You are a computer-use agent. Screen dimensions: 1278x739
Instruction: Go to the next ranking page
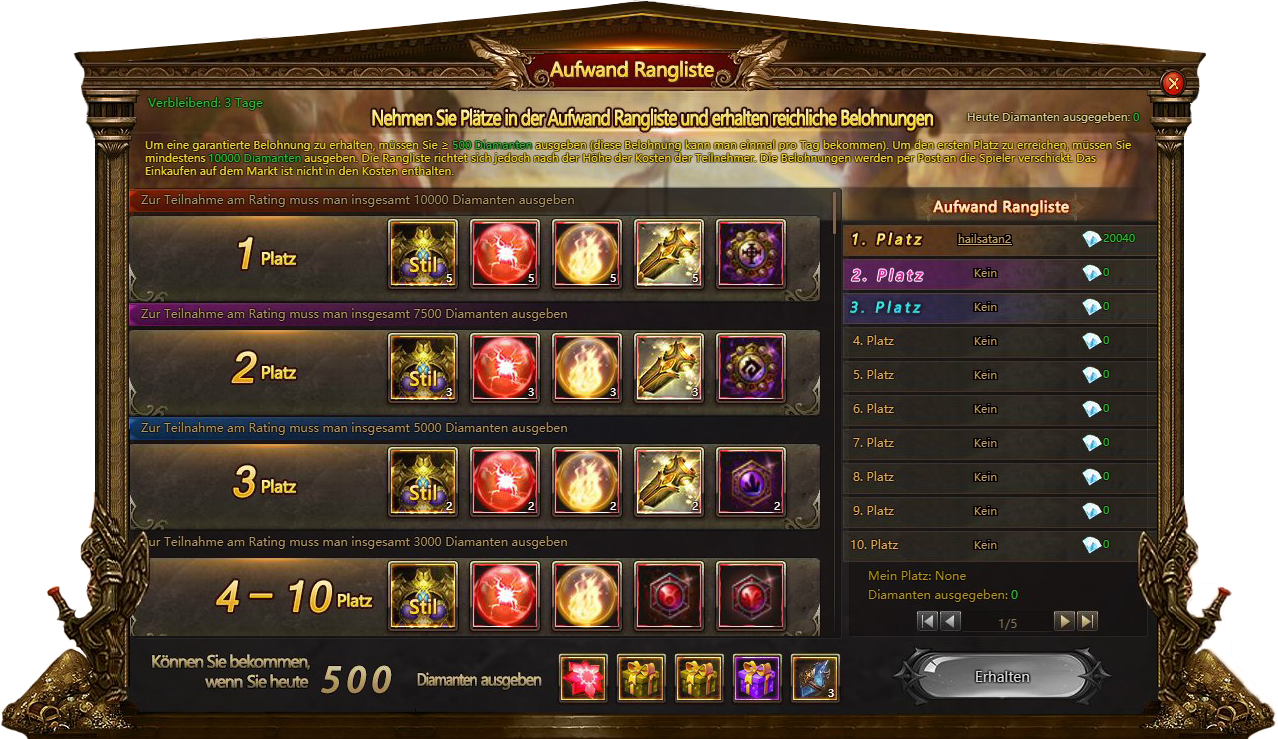(1065, 621)
